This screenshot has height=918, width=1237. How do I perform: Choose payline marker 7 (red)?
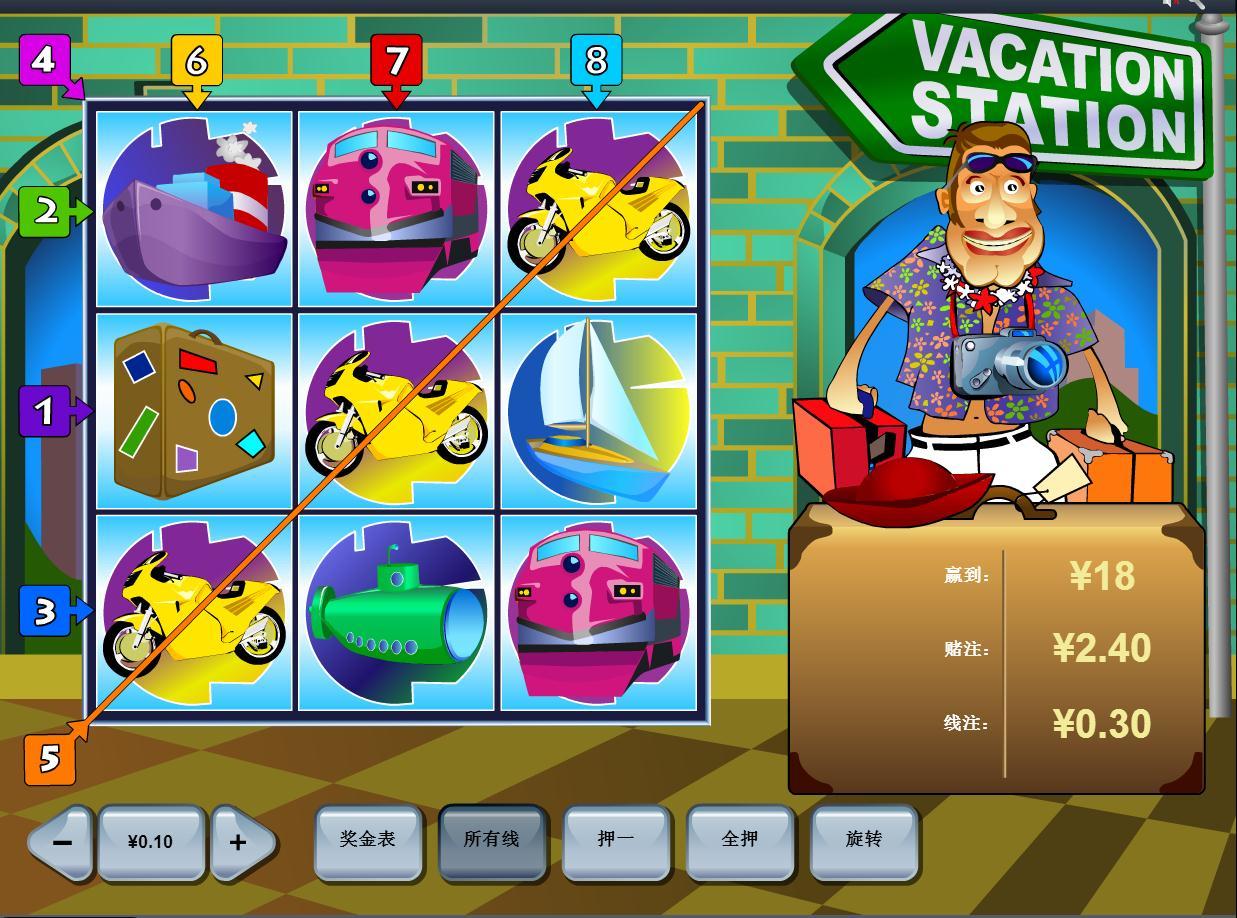click(396, 61)
